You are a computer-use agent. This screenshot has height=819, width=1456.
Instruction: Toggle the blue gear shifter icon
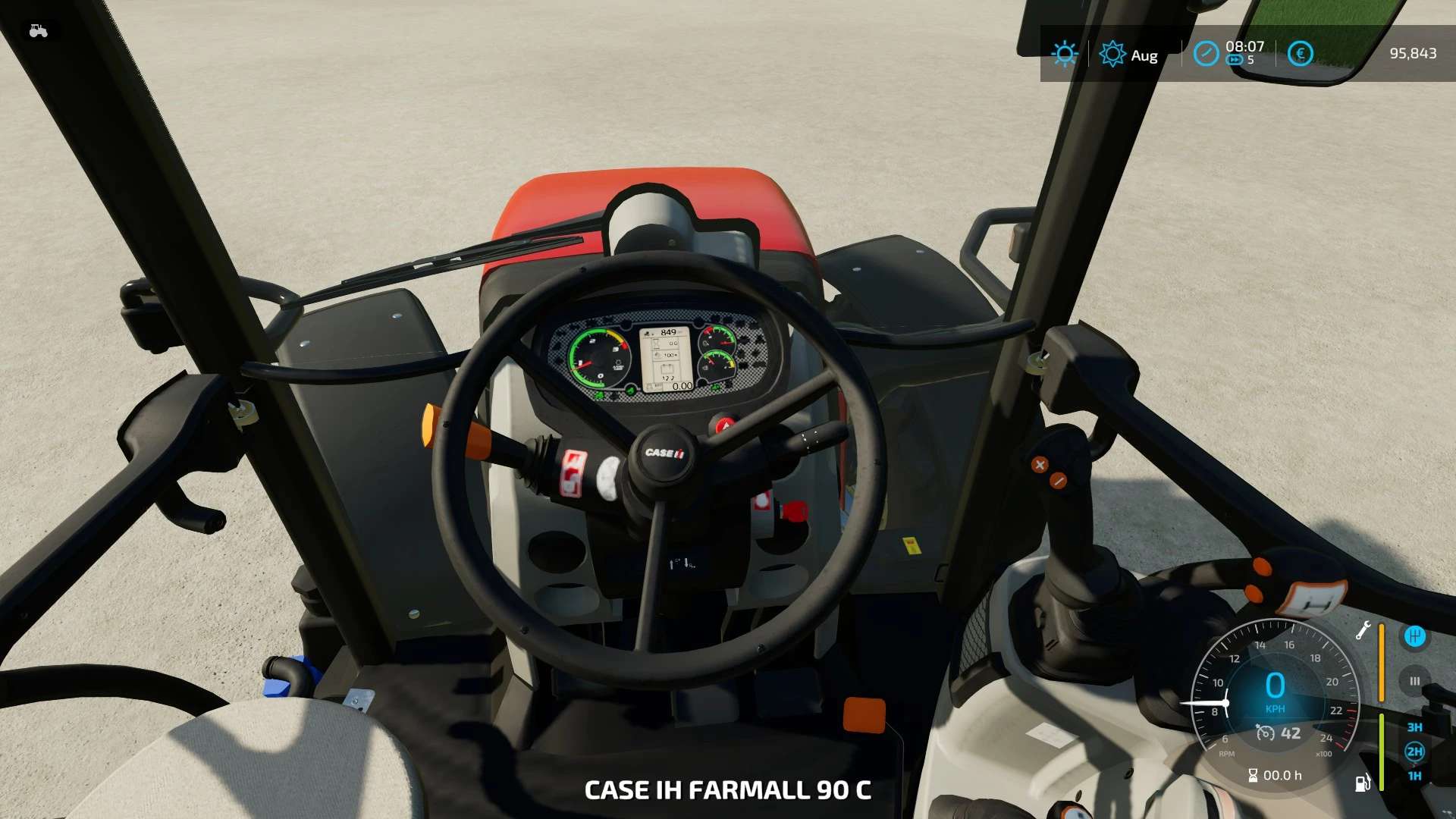tap(1414, 636)
